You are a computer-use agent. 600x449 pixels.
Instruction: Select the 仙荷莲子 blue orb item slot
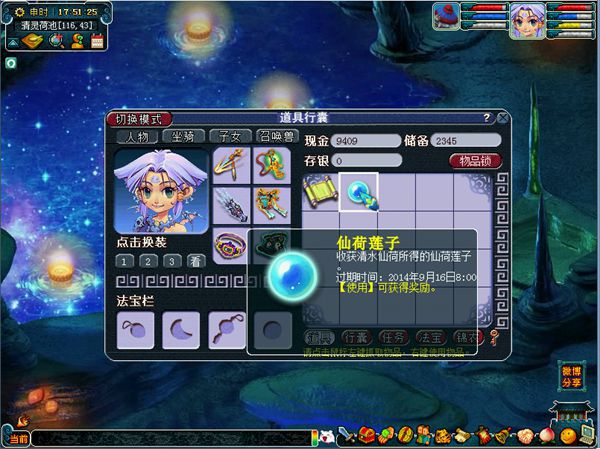[357, 191]
